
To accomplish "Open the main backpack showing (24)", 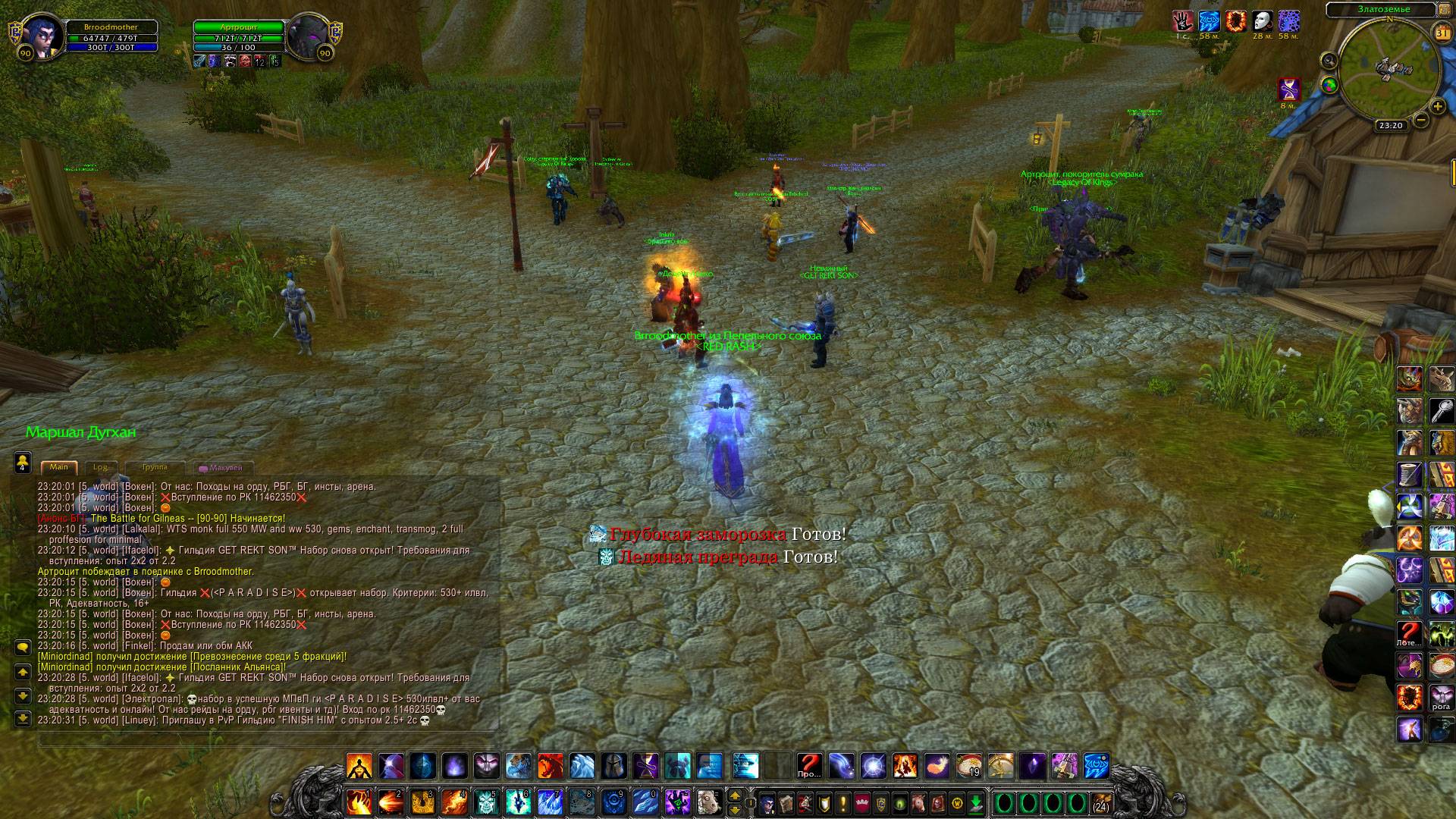I will coord(1100,802).
